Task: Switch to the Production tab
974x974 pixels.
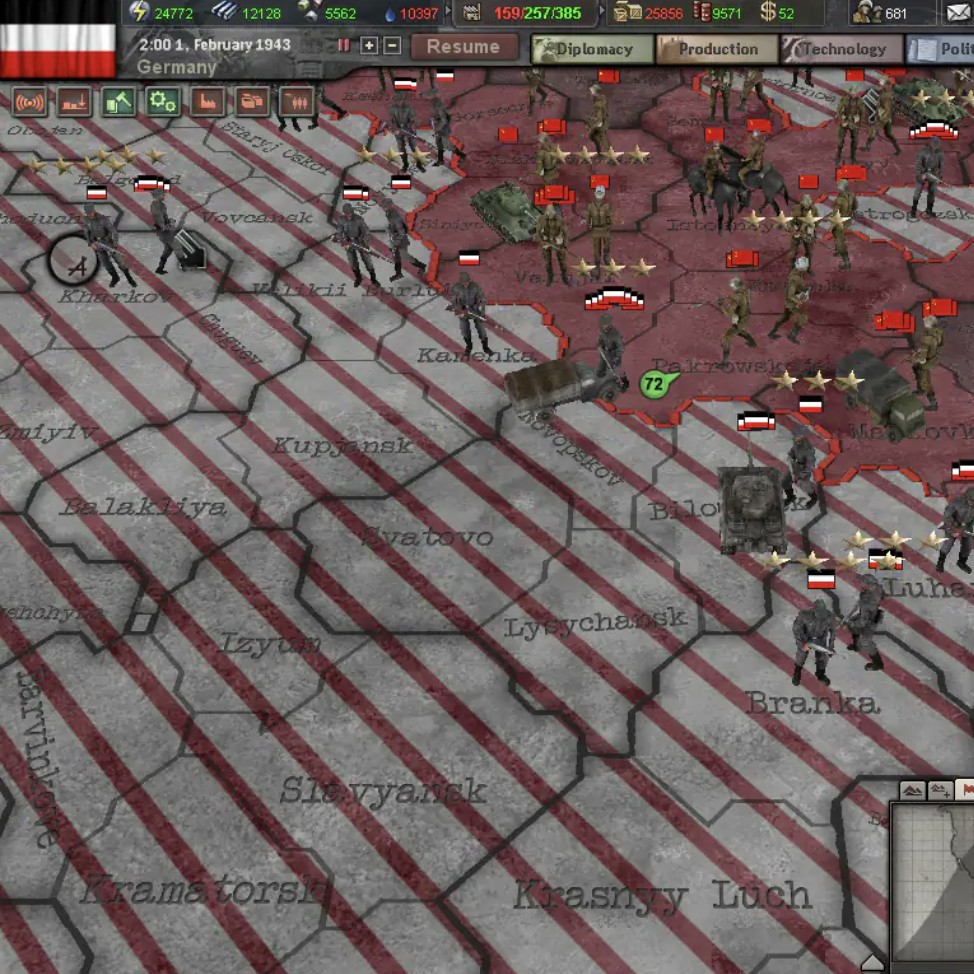Action: pyautogui.click(x=716, y=49)
